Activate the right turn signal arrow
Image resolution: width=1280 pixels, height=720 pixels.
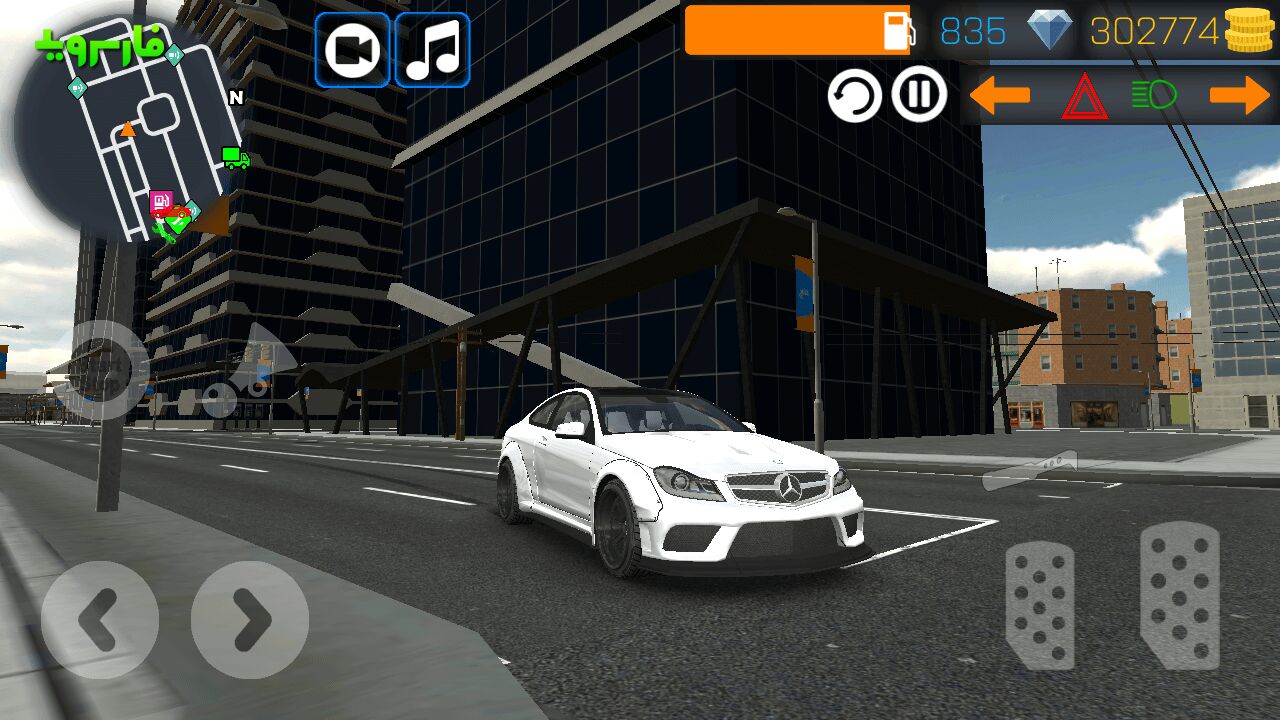tap(1239, 96)
